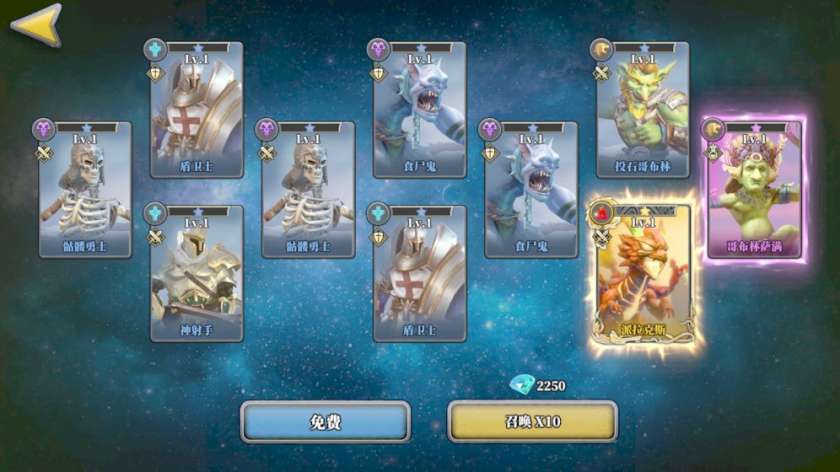
Task: Select the 神射手 archer card
Action: pyautogui.click(x=196, y=273)
